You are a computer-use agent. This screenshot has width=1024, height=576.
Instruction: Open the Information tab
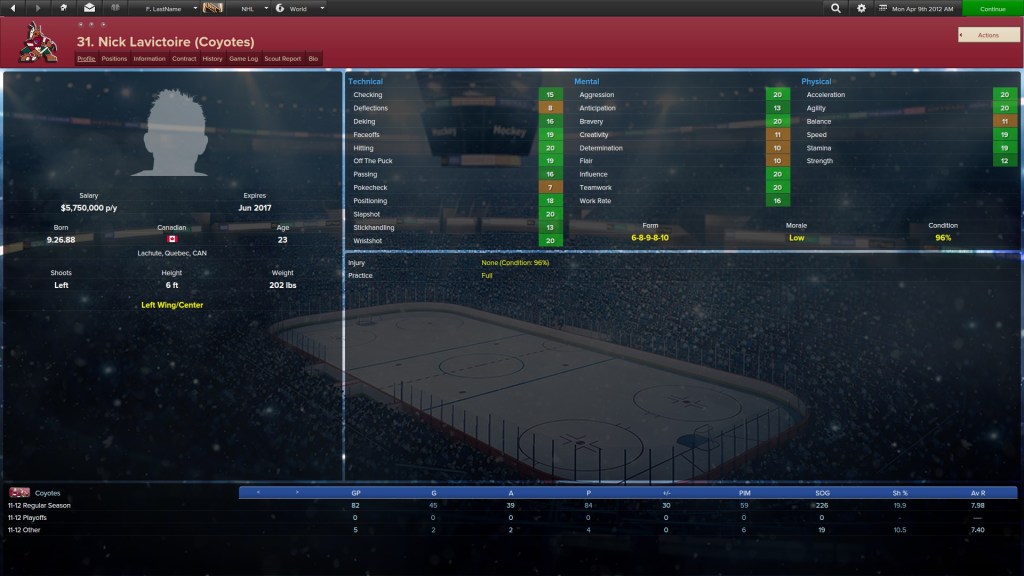pos(149,59)
